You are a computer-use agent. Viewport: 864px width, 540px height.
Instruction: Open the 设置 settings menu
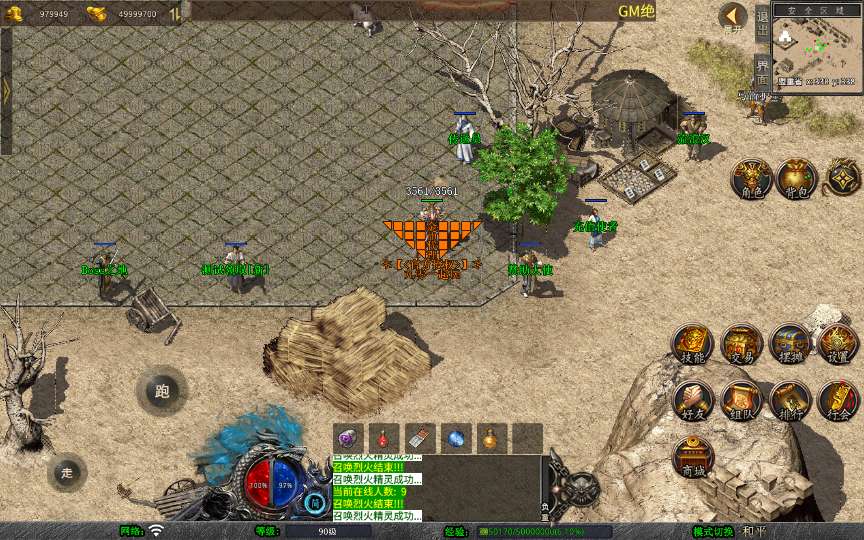pyautogui.click(x=838, y=345)
